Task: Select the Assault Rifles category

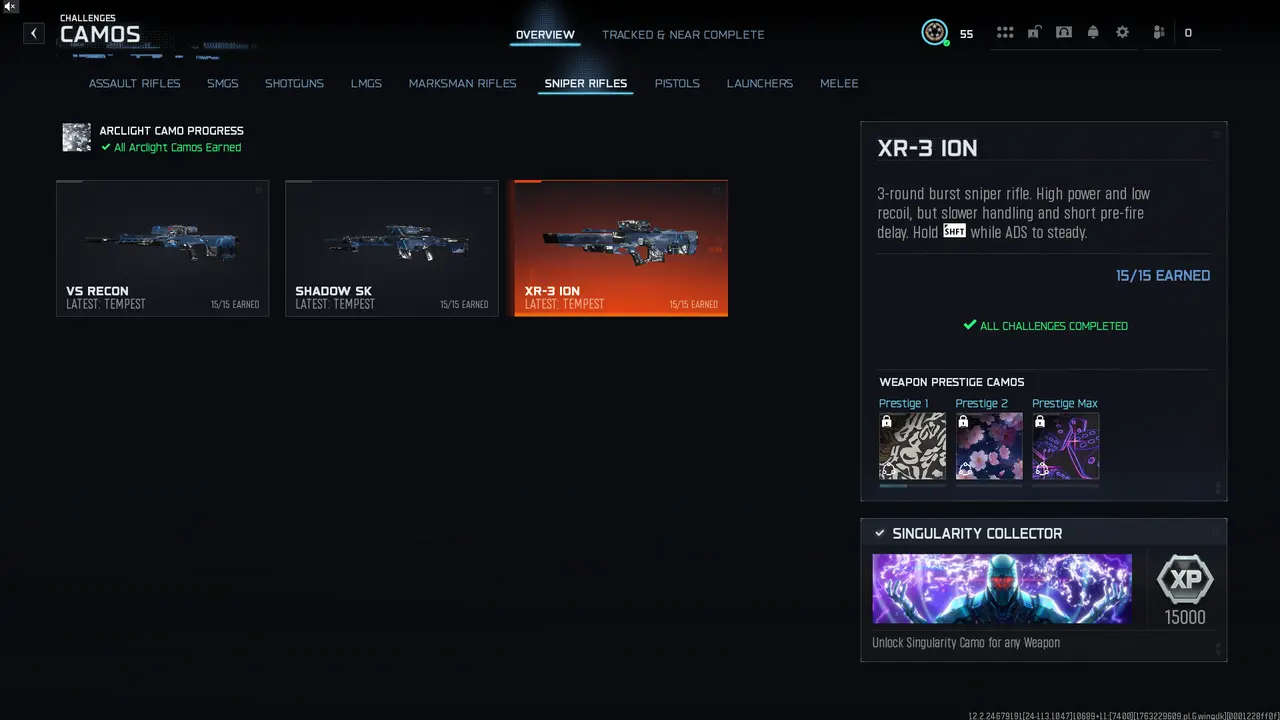Action: coord(135,83)
